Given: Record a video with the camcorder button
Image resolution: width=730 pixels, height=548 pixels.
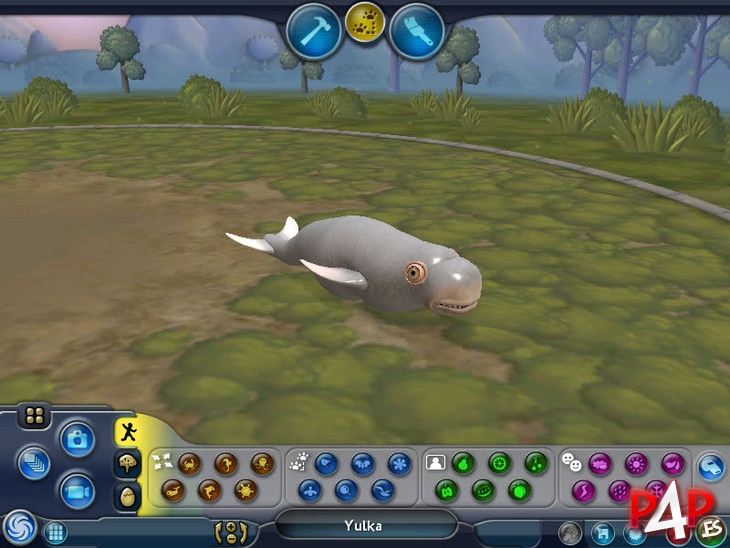Looking at the screenshot, I should pos(76,490).
